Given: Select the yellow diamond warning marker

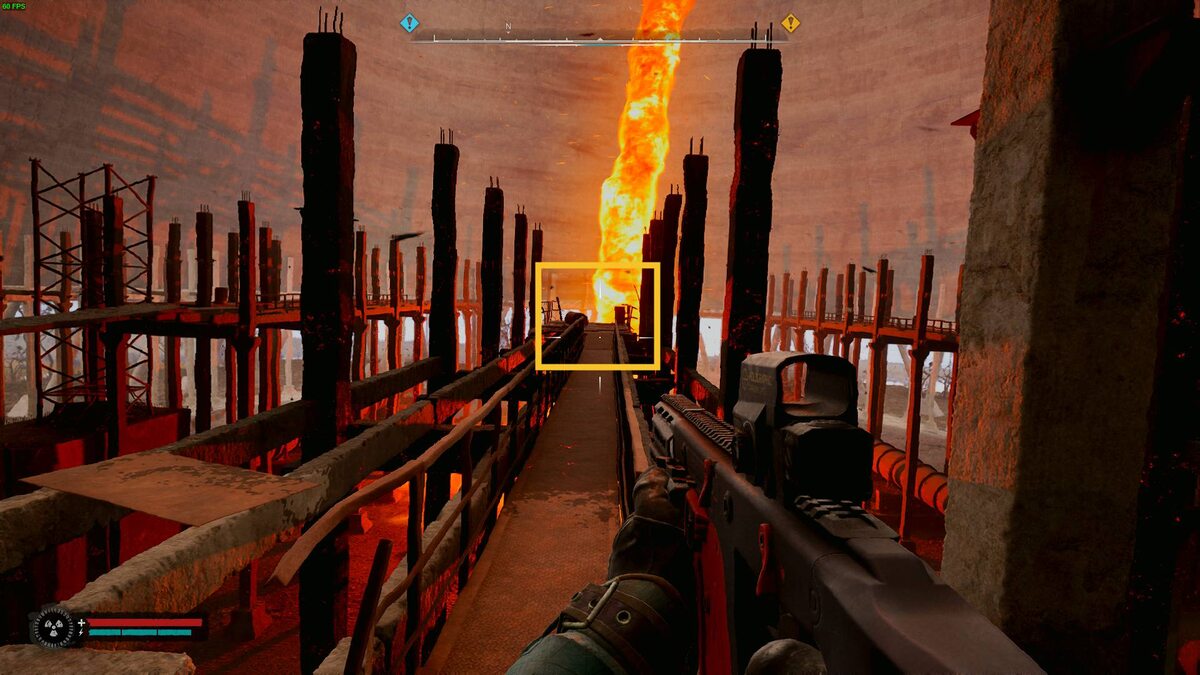Looking at the screenshot, I should (790, 23).
